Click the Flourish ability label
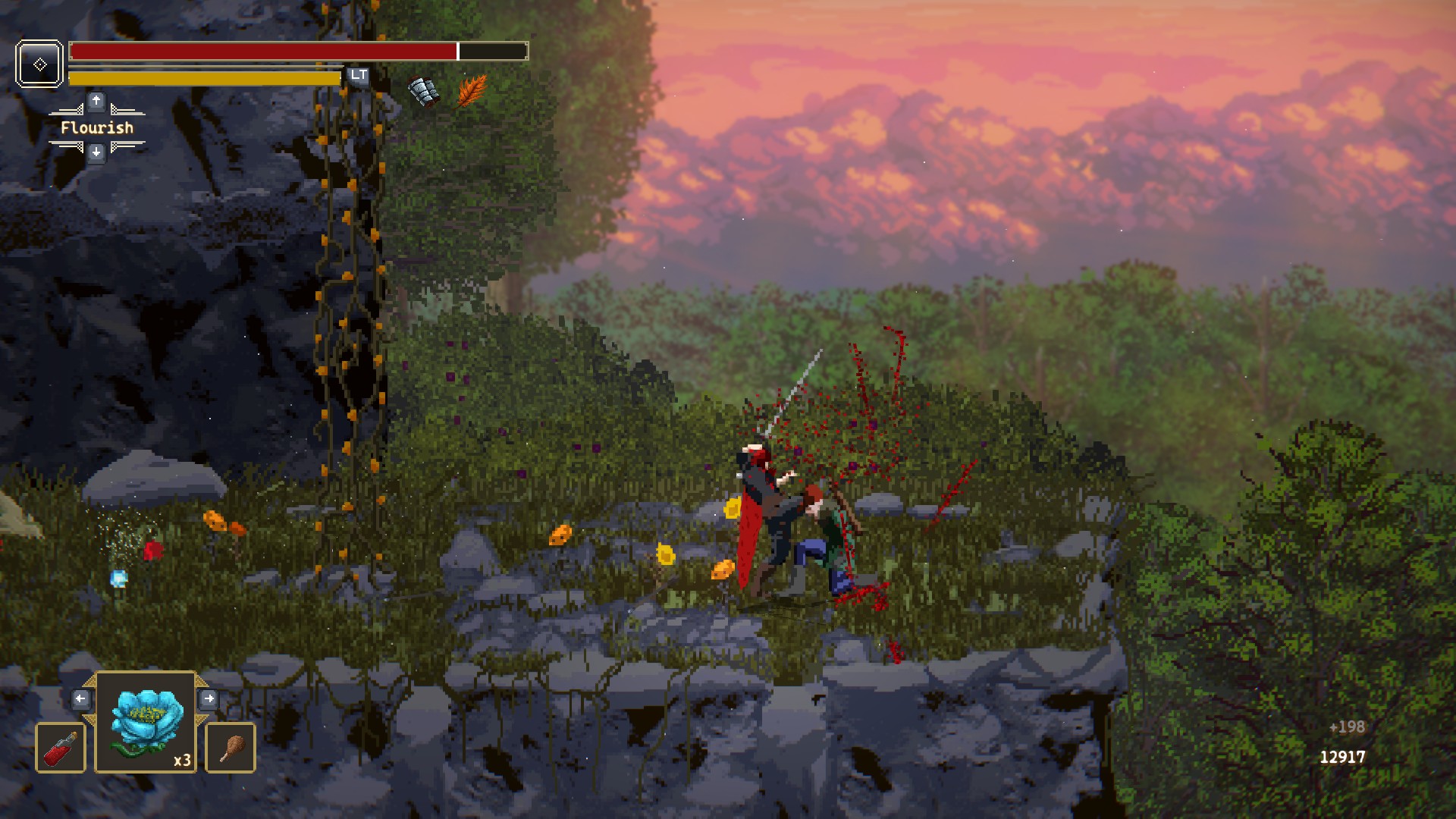Image resolution: width=1456 pixels, height=819 pixels. click(96, 128)
